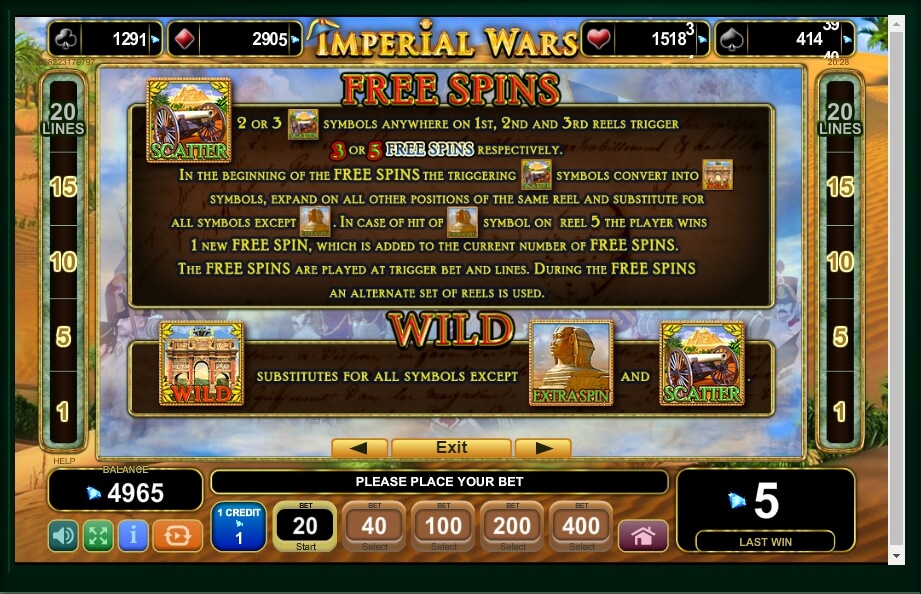The height and width of the screenshot is (594, 921).
Task: Change the 1 credit denomination
Action: (x=238, y=527)
